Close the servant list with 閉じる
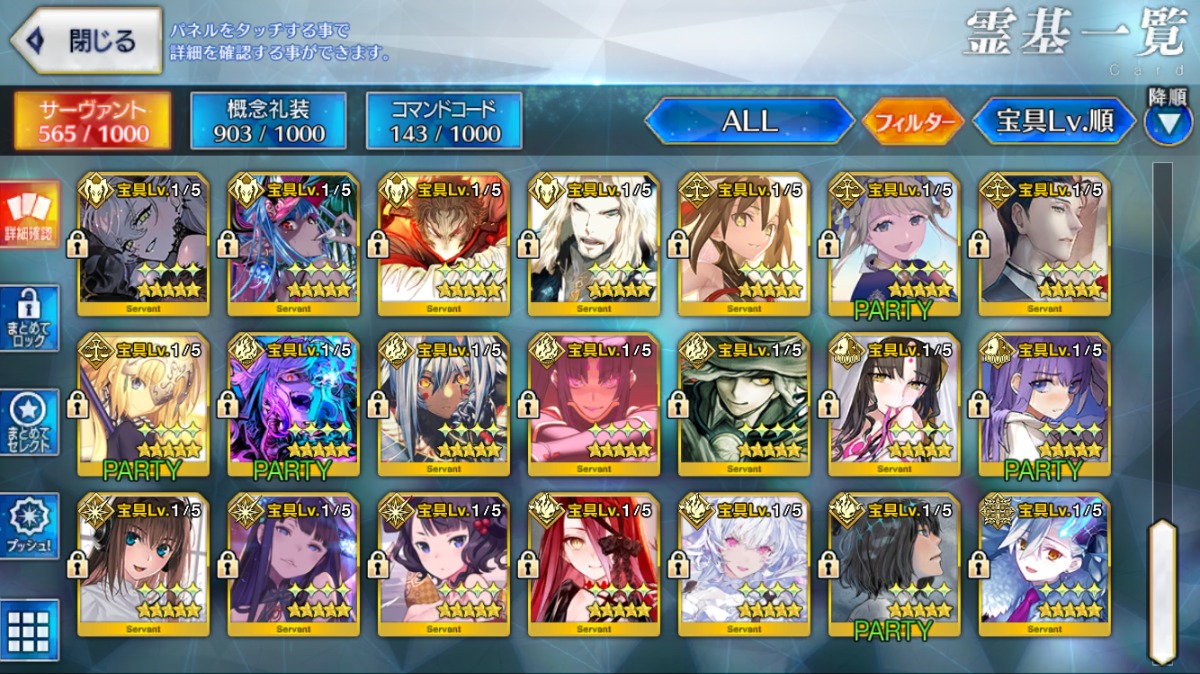Image resolution: width=1200 pixels, height=674 pixels. (x=86, y=40)
